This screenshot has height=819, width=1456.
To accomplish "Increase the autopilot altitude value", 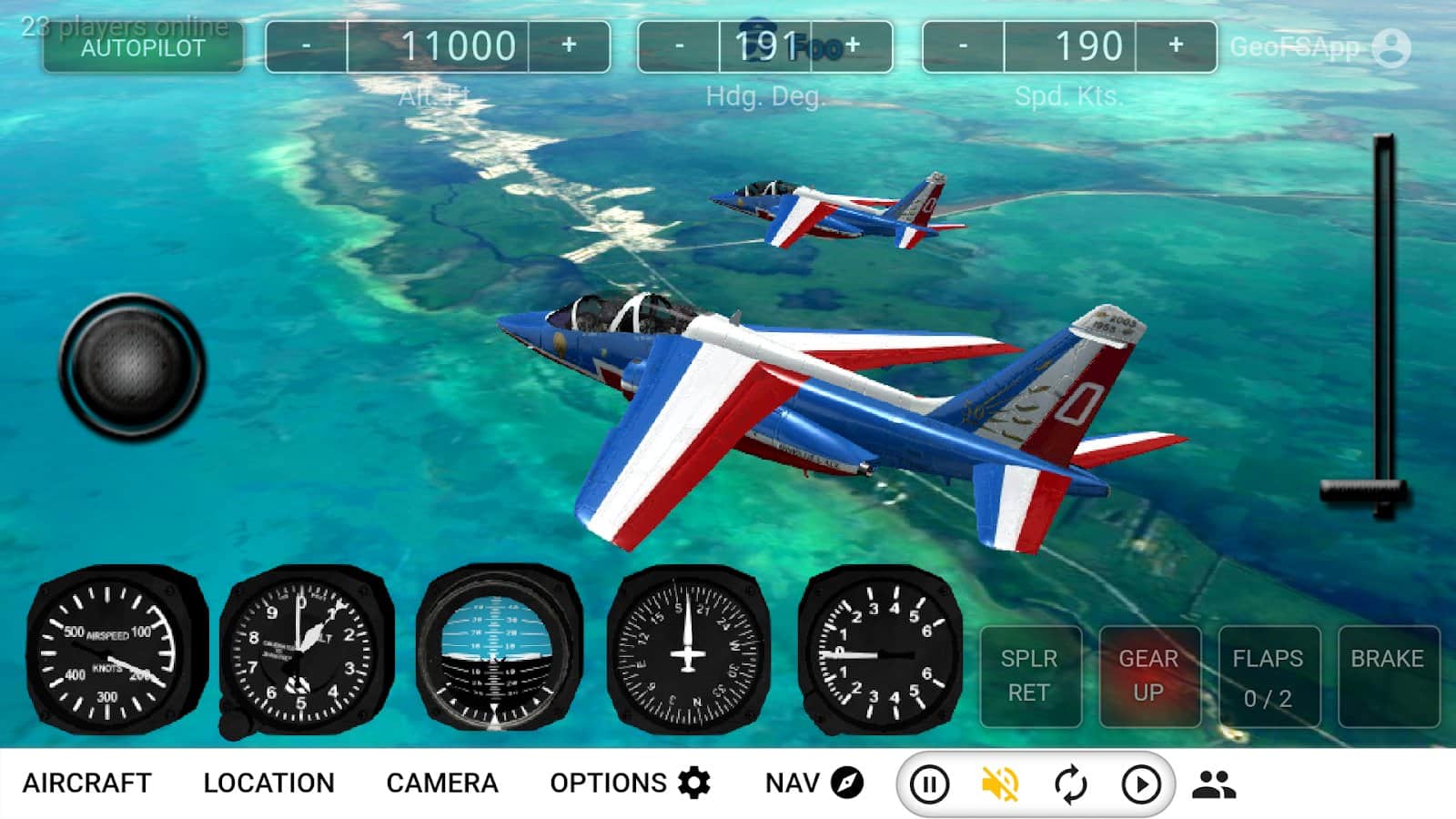I will 569,45.
